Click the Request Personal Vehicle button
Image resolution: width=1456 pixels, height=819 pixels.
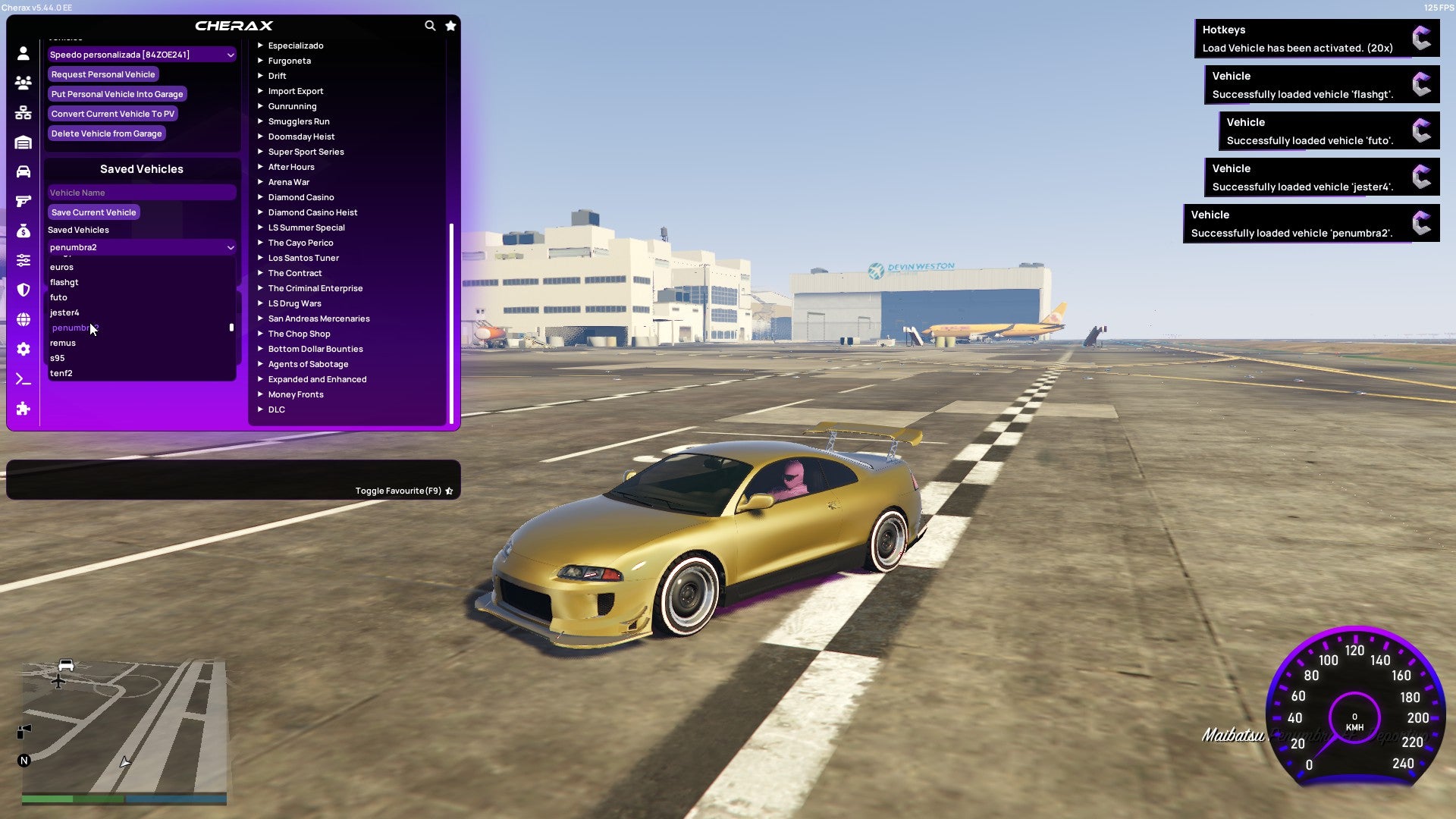(103, 74)
